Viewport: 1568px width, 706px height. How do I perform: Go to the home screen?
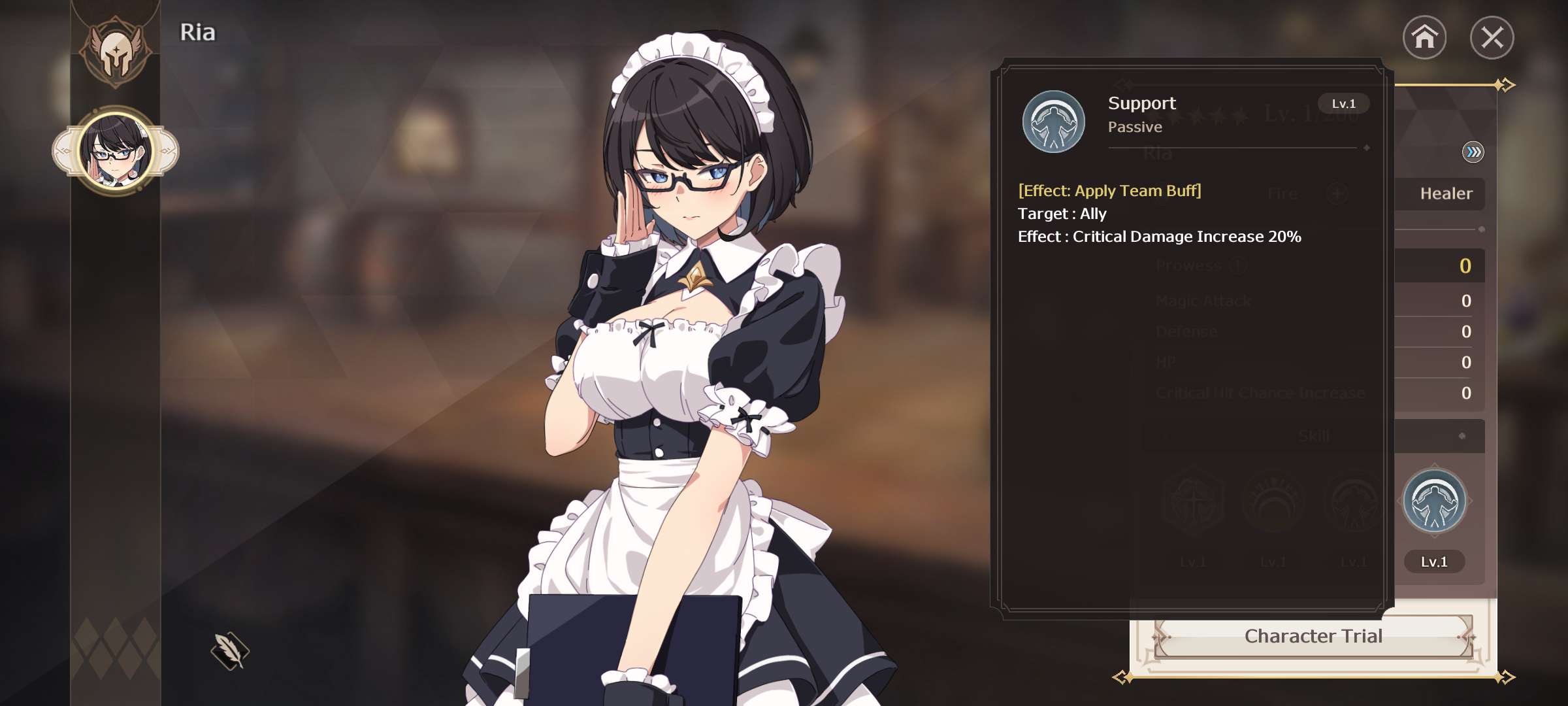pos(1424,37)
